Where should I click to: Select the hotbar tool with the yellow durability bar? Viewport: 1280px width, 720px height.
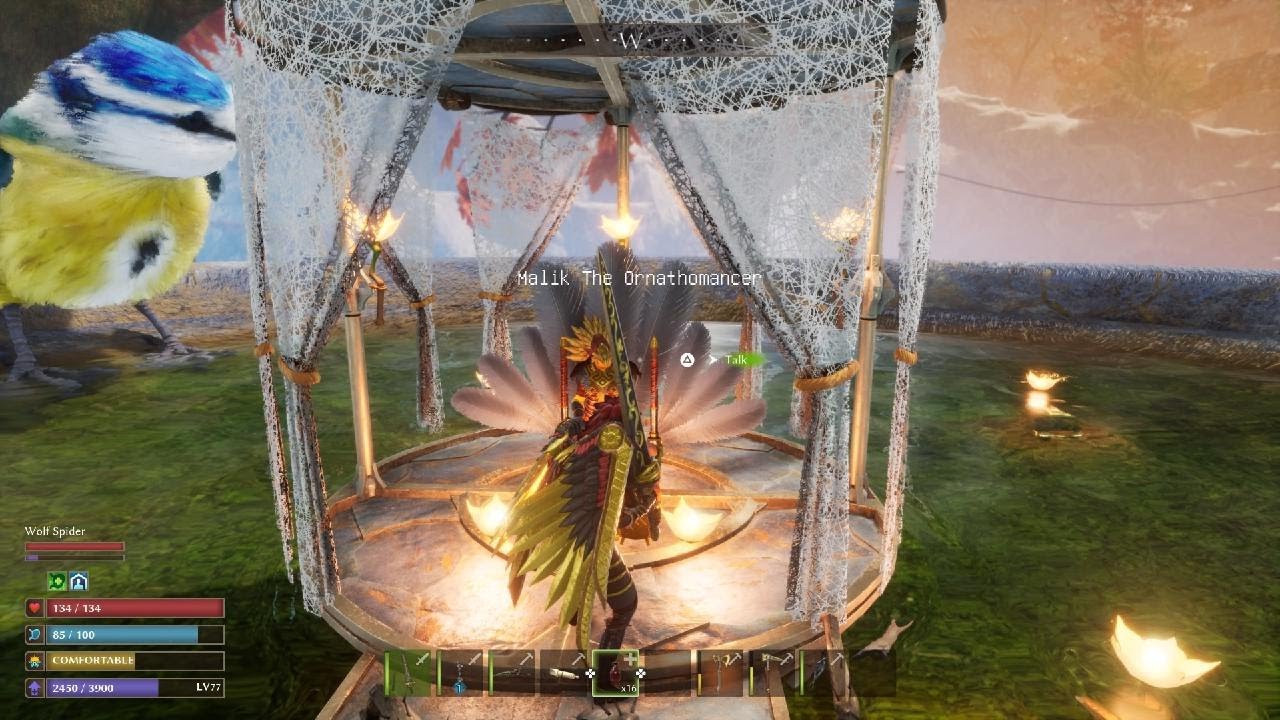(721, 672)
